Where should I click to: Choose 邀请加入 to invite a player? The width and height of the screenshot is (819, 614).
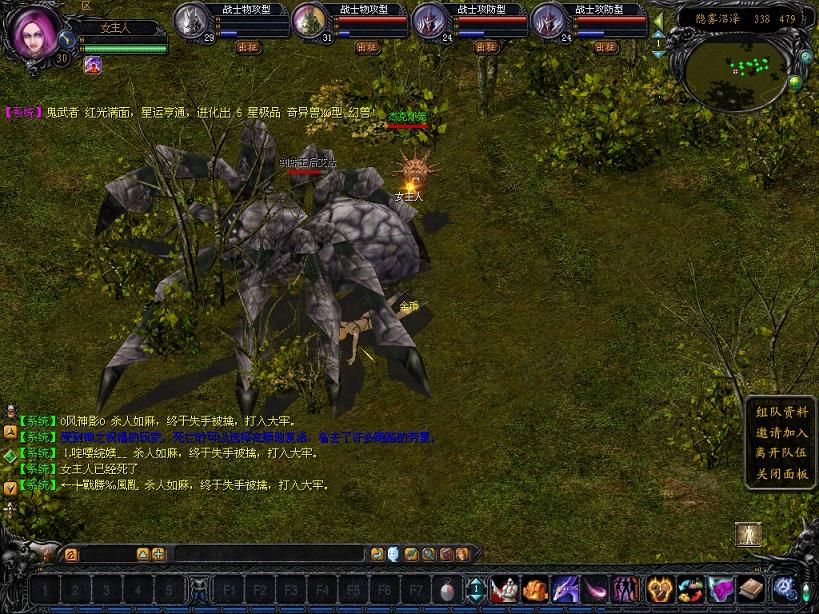tap(782, 432)
